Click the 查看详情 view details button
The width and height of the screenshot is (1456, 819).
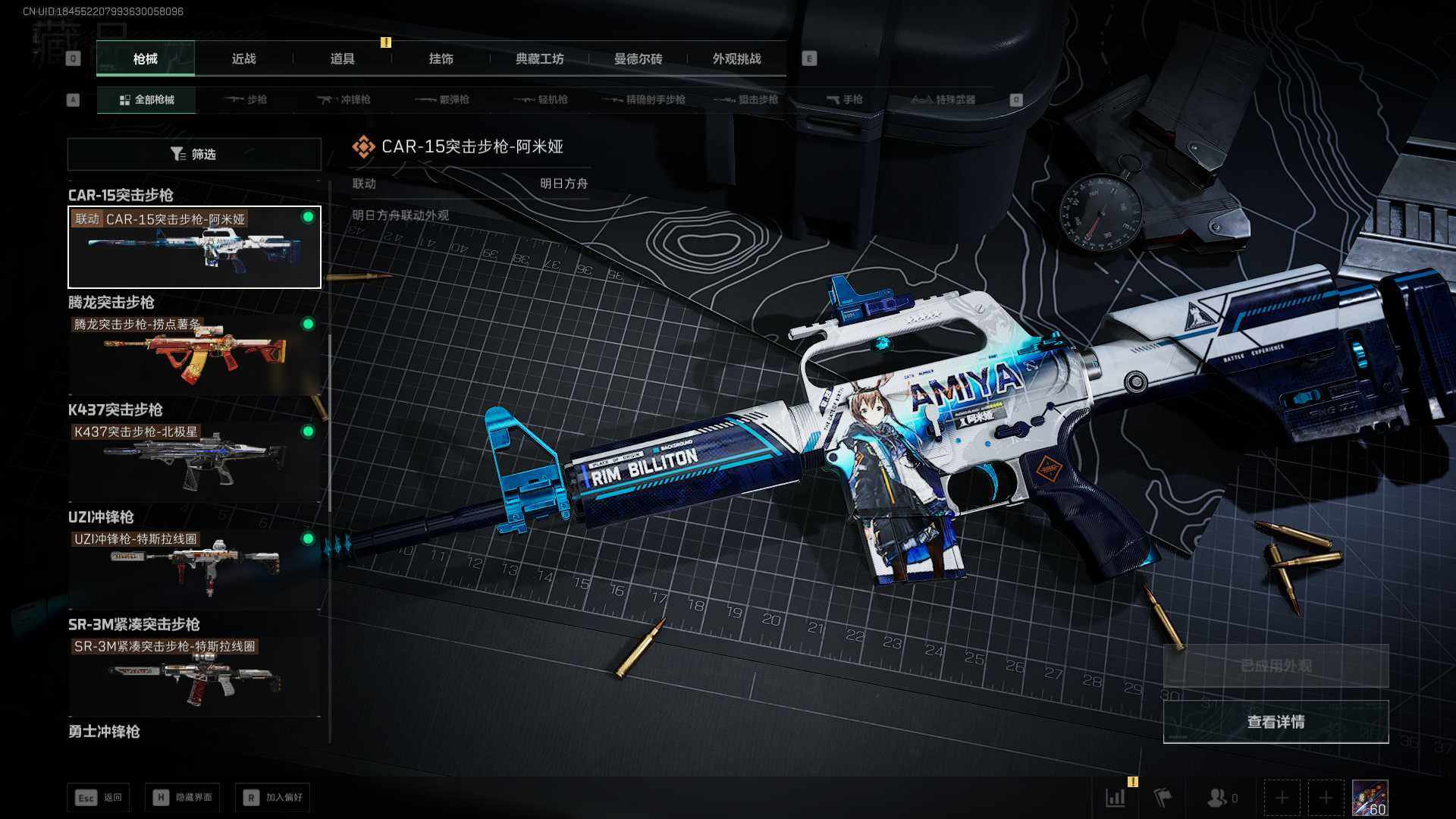[x=1276, y=722]
